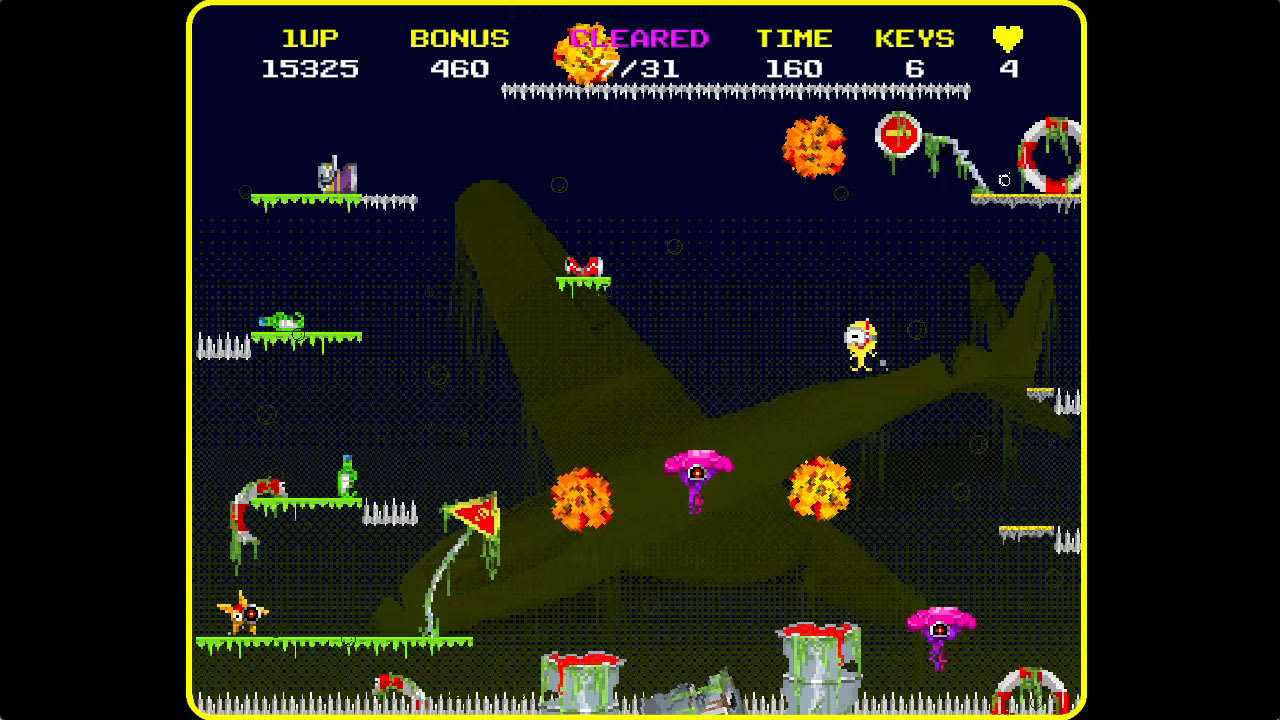Screen dimensions: 1280x720
Task: Select the red-eyed chomping enemy atop the plane tail
Action: click(x=584, y=265)
